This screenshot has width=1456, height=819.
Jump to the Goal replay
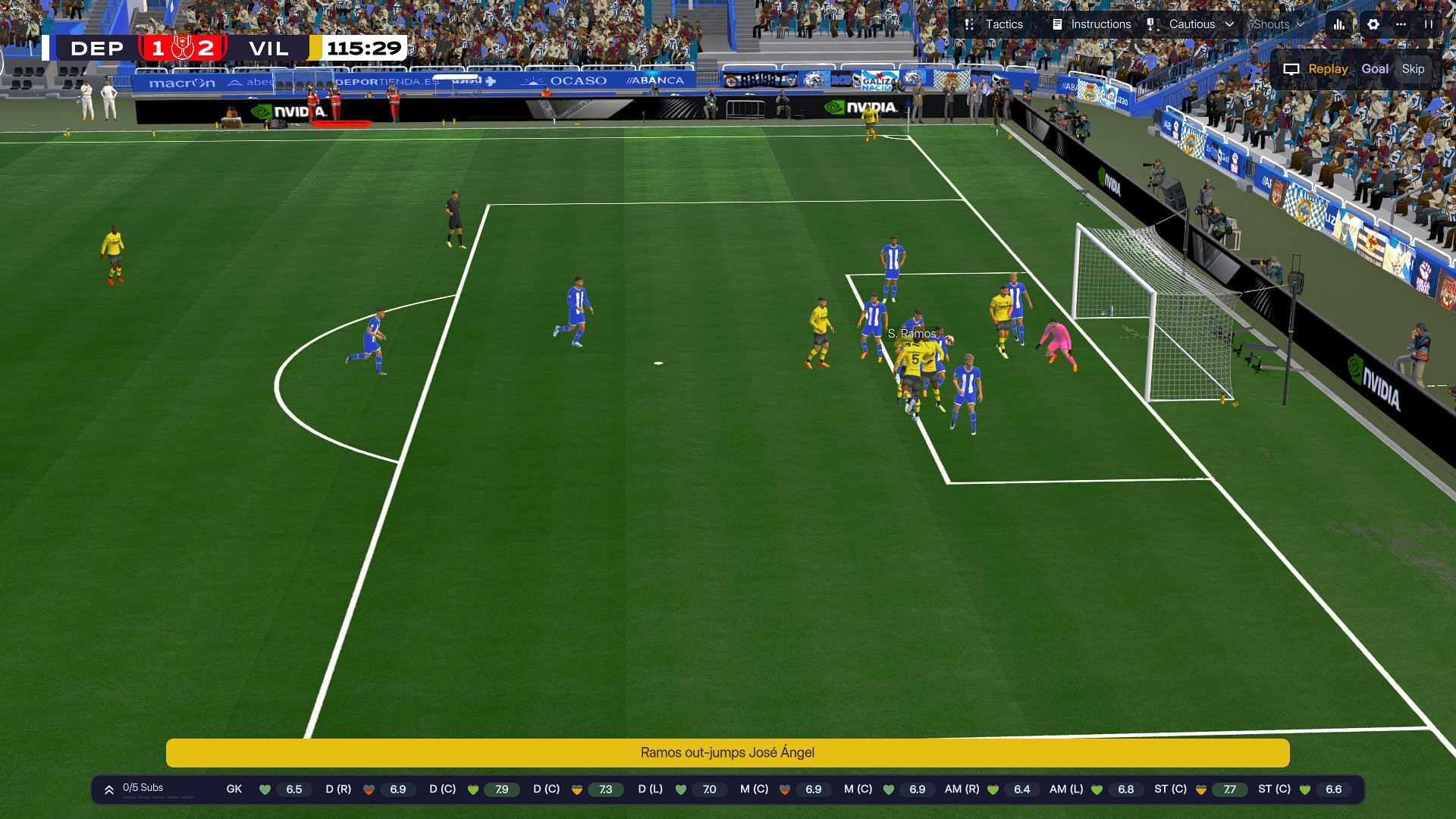(x=1375, y=69)
